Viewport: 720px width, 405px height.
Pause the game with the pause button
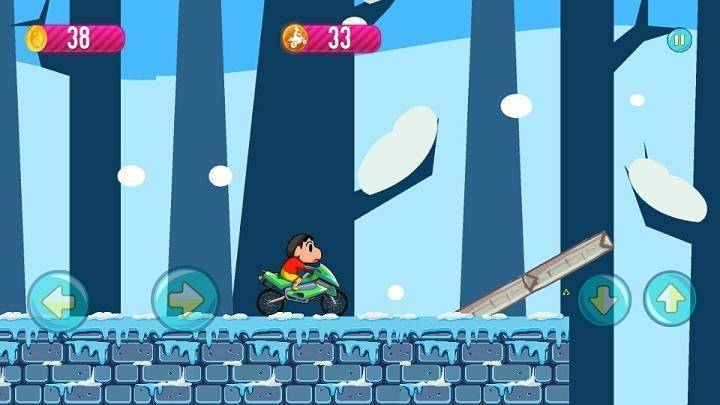(679, 41)
